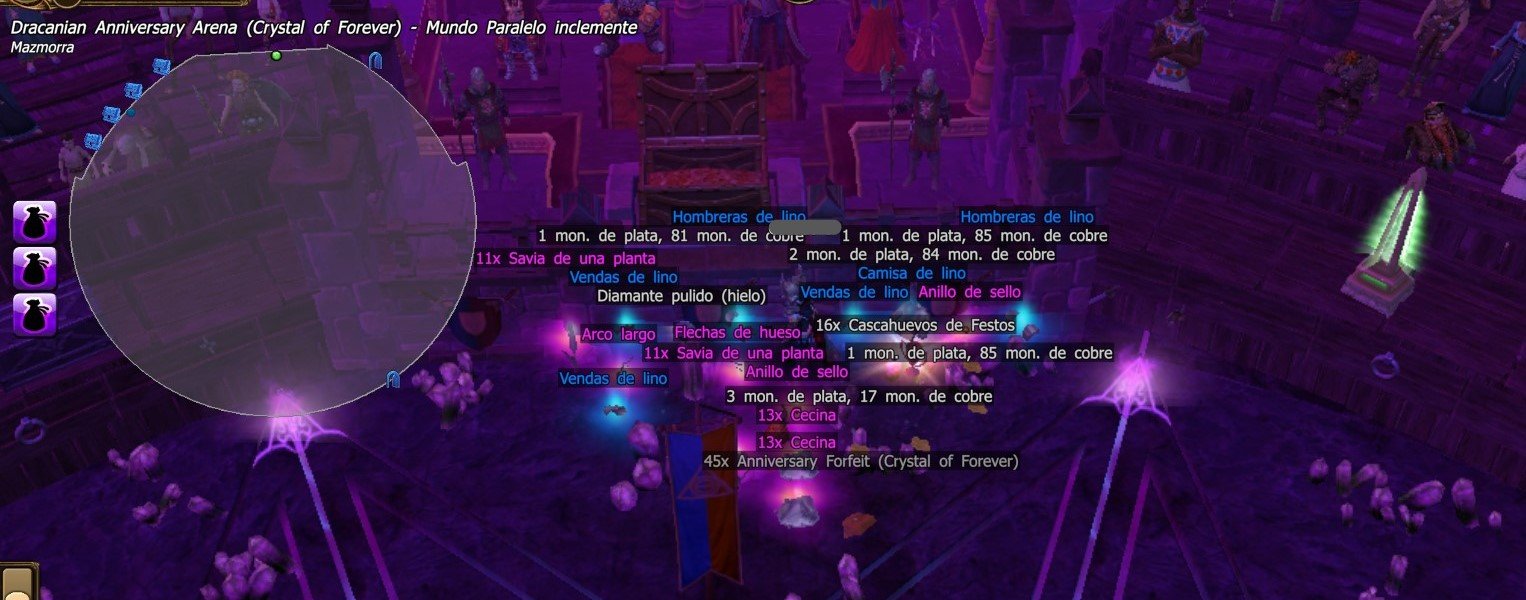Image resolution: width=1526 pixels, height=600 pixels.
Task: Click the circular minimap overlay
Action: (x=272, y=230)
